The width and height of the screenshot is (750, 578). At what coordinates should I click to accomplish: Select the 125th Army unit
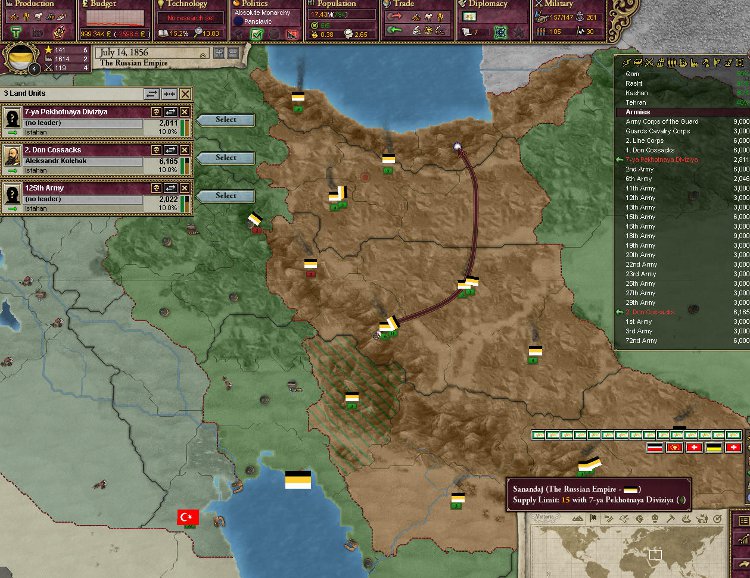pyautogui.click(x=226, y=196)
